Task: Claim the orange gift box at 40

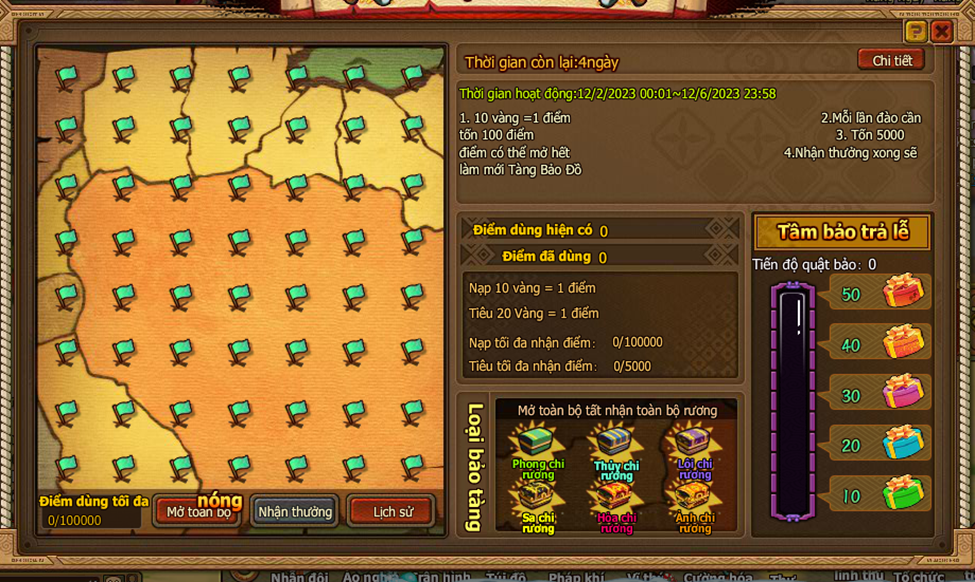Action: (902, 342)
